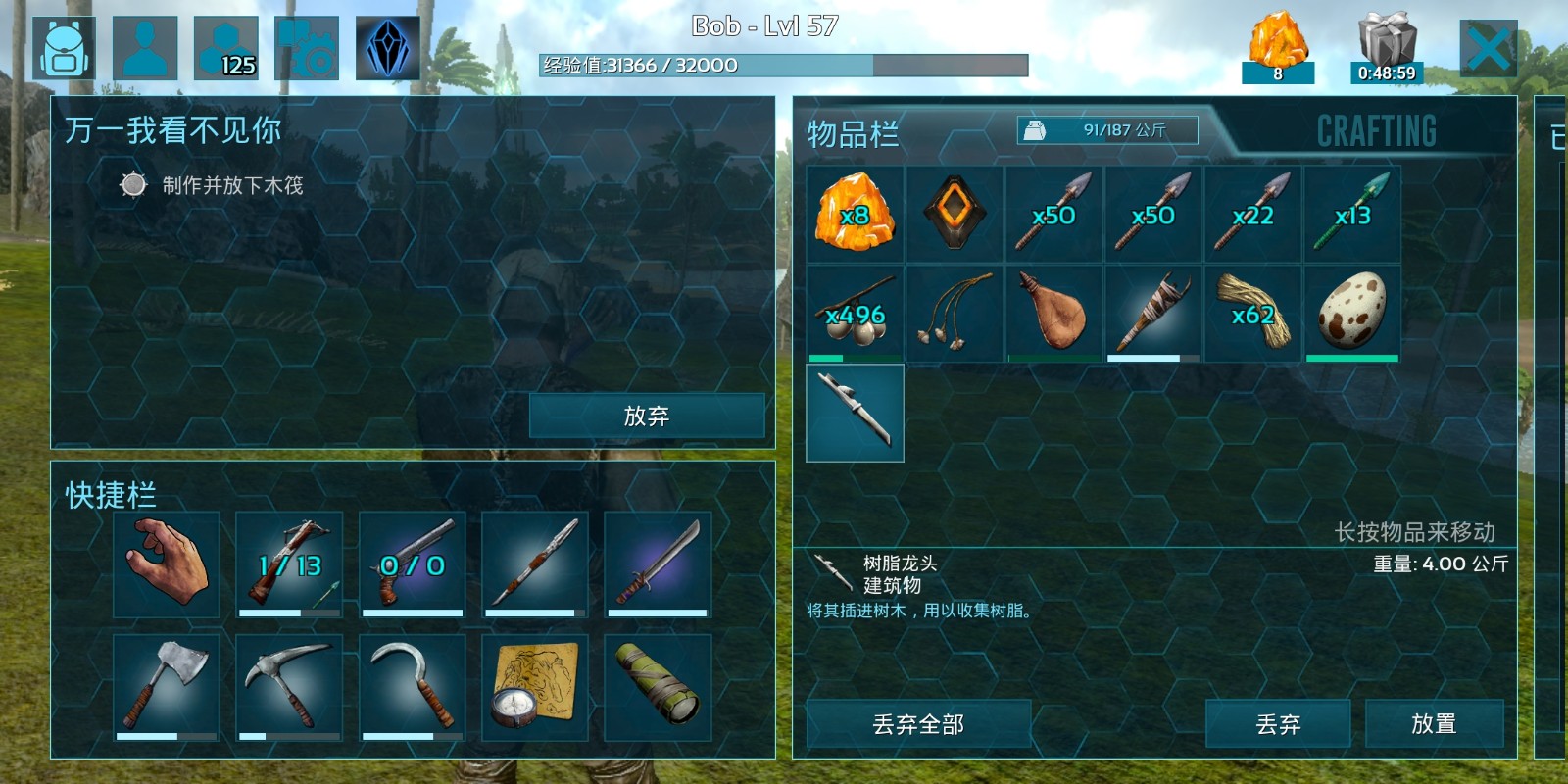
Task: Choose the hatchet in the quick bar
Action: coord(167,687)
